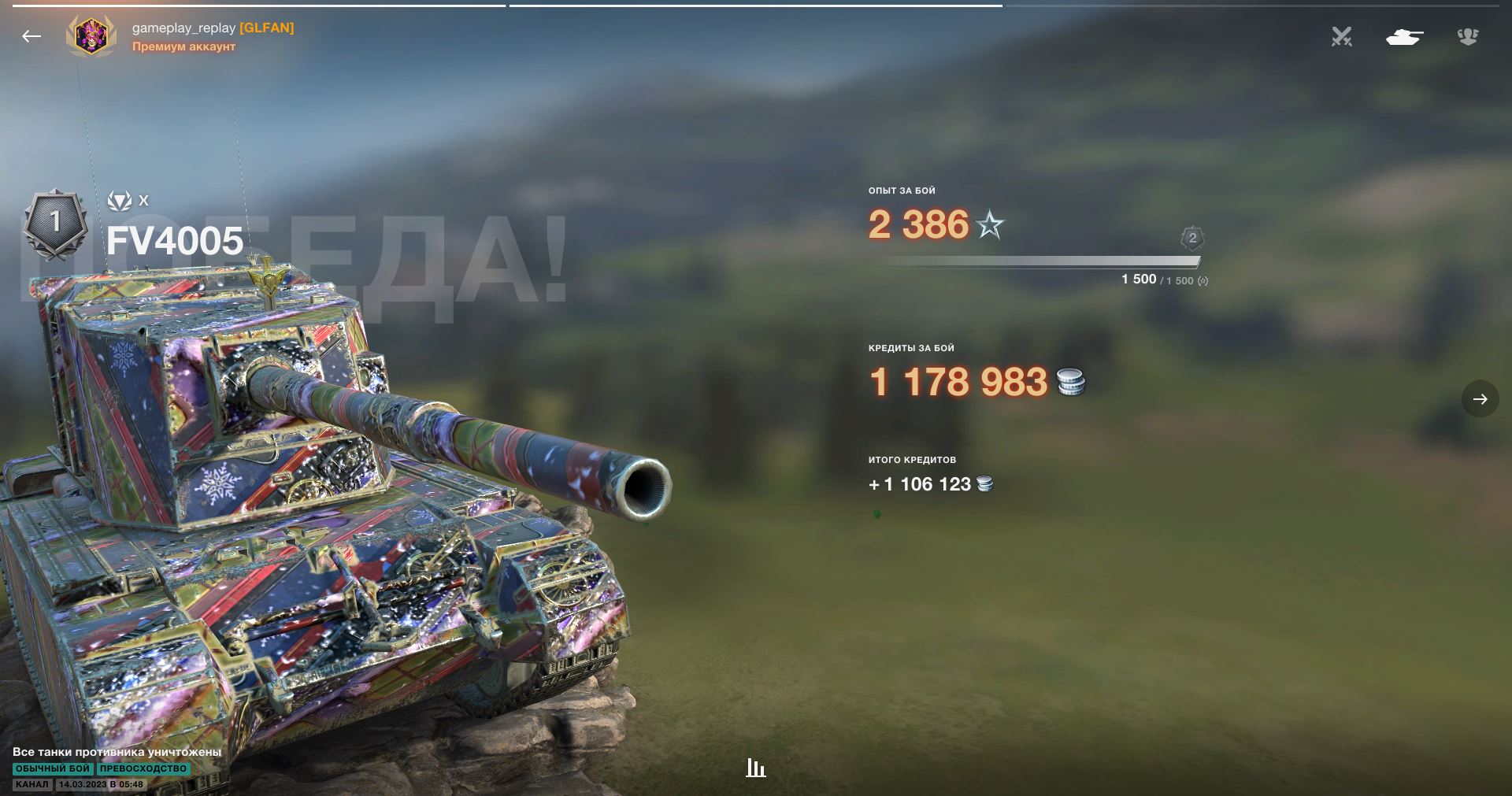This screenshot has width=1512, height=796.
Task: Open the team players tab
Action: (1467, 36)
